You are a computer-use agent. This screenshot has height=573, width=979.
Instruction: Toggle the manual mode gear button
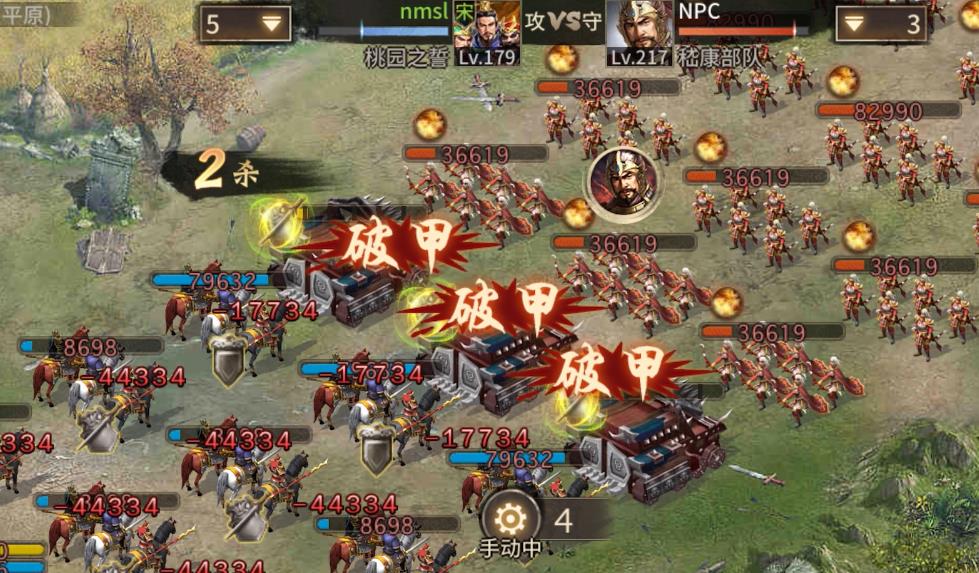pos(511,520)
